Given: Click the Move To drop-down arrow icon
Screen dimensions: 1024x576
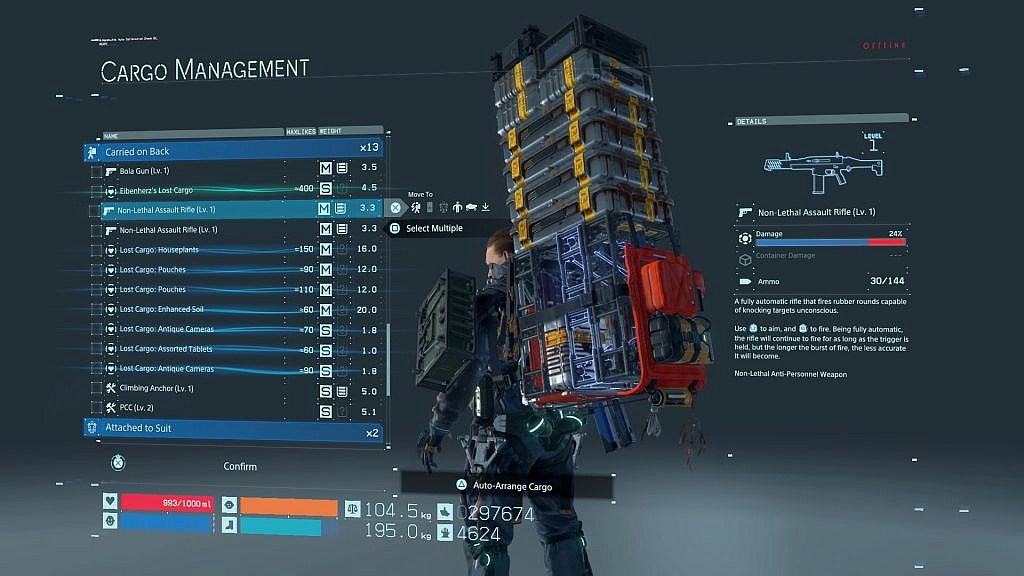Looking at the screenshot, I should (x=486, y=208).
